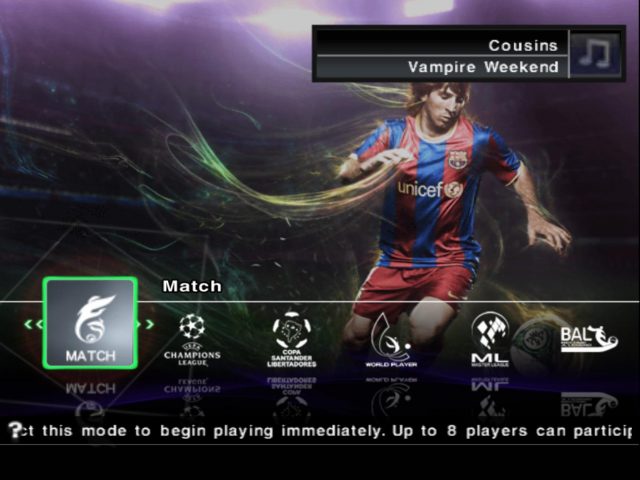Enter the Master League mode
This screenshot has height=480, width=640.
(x=490, y=339)
